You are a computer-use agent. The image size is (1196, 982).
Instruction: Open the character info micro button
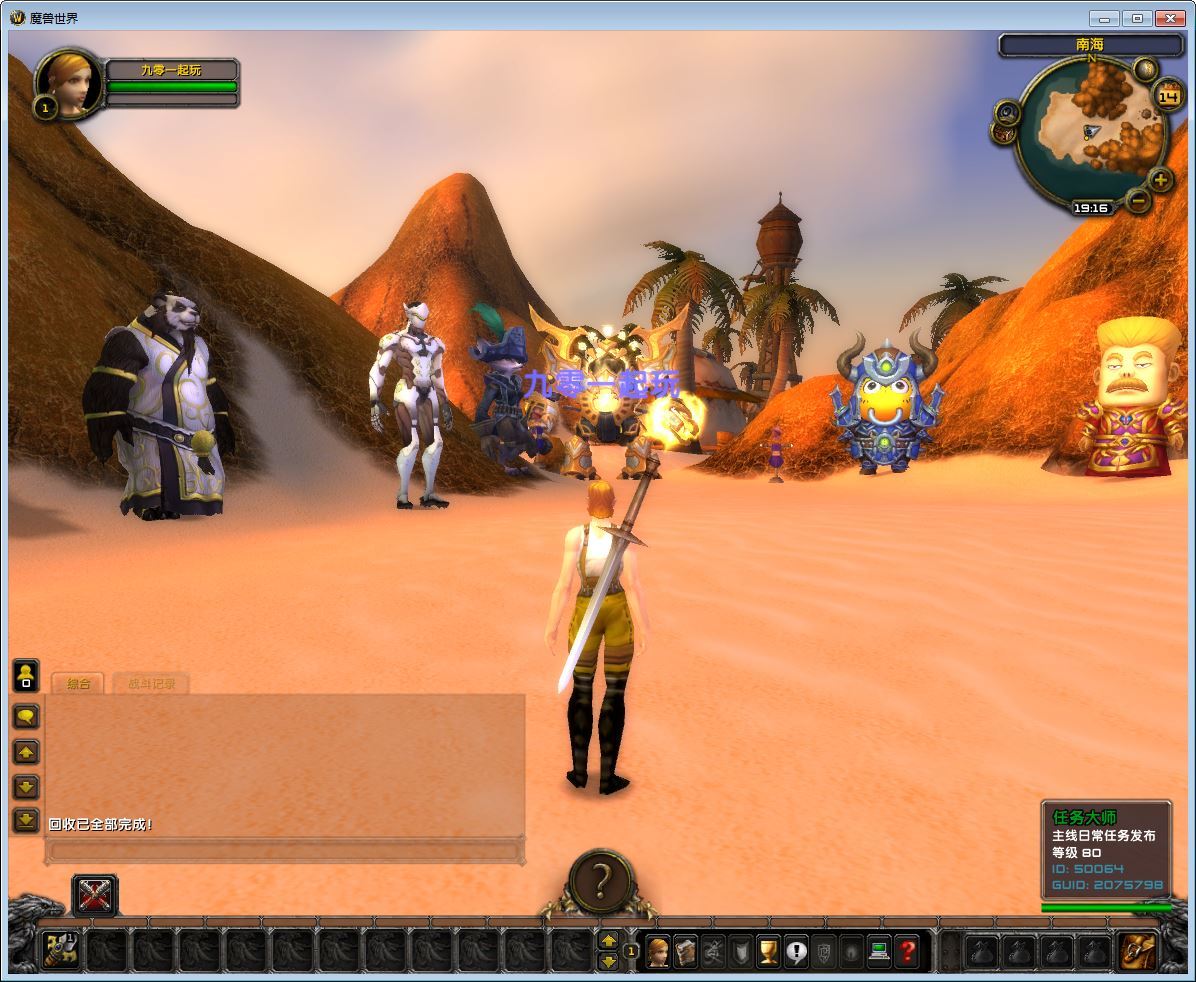[x=658, y=951]
